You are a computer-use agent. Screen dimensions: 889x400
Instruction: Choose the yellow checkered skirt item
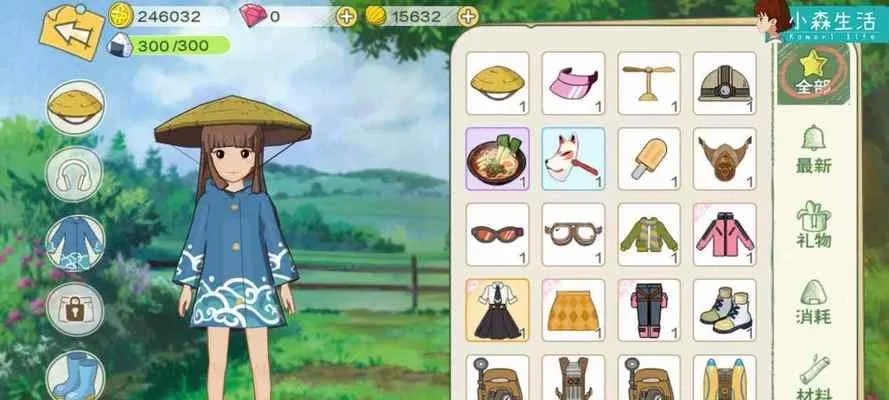pyautogui.click(x=573, y=310)
